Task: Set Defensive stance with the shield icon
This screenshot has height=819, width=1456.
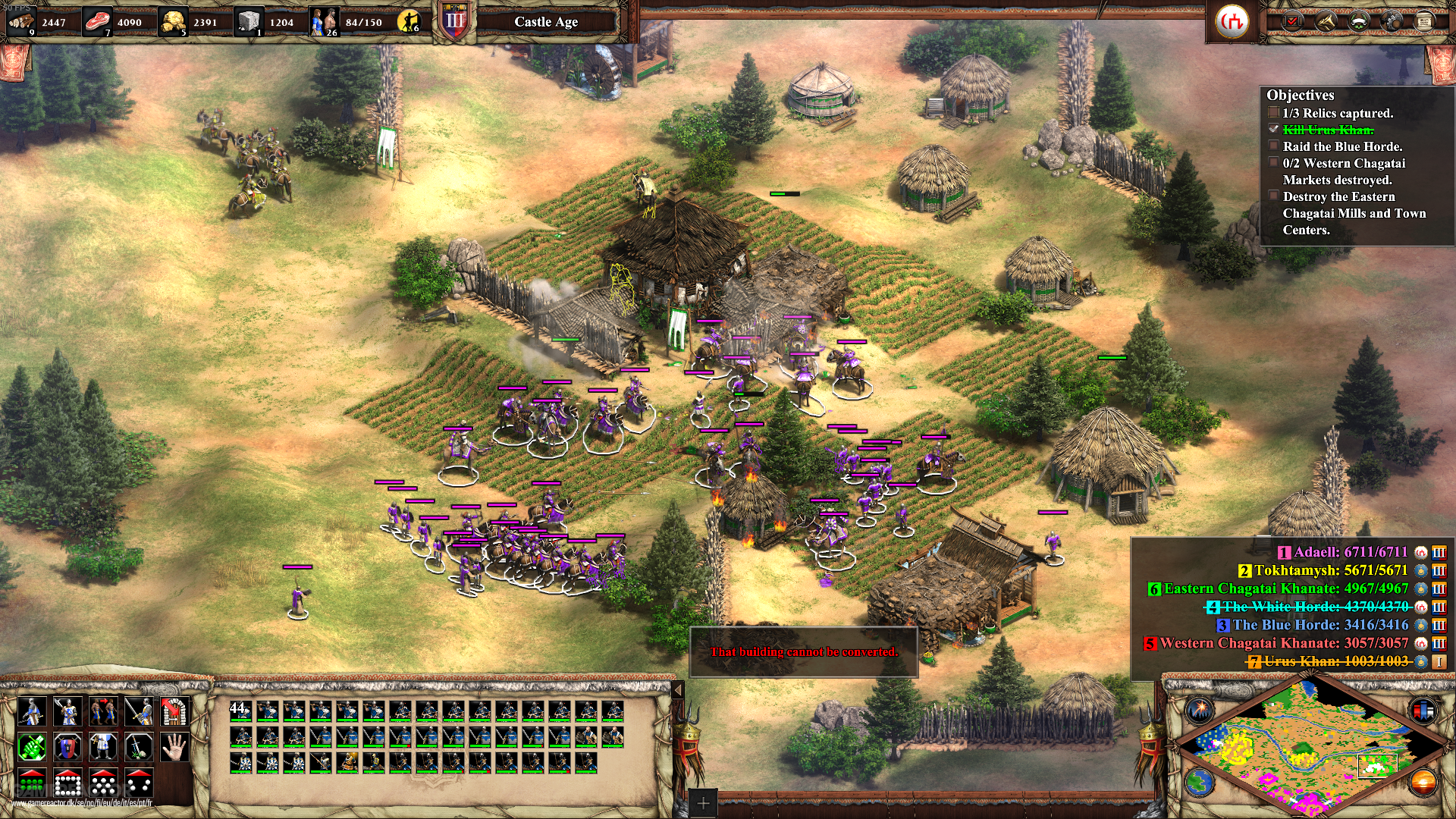Action: click(67, 748)
